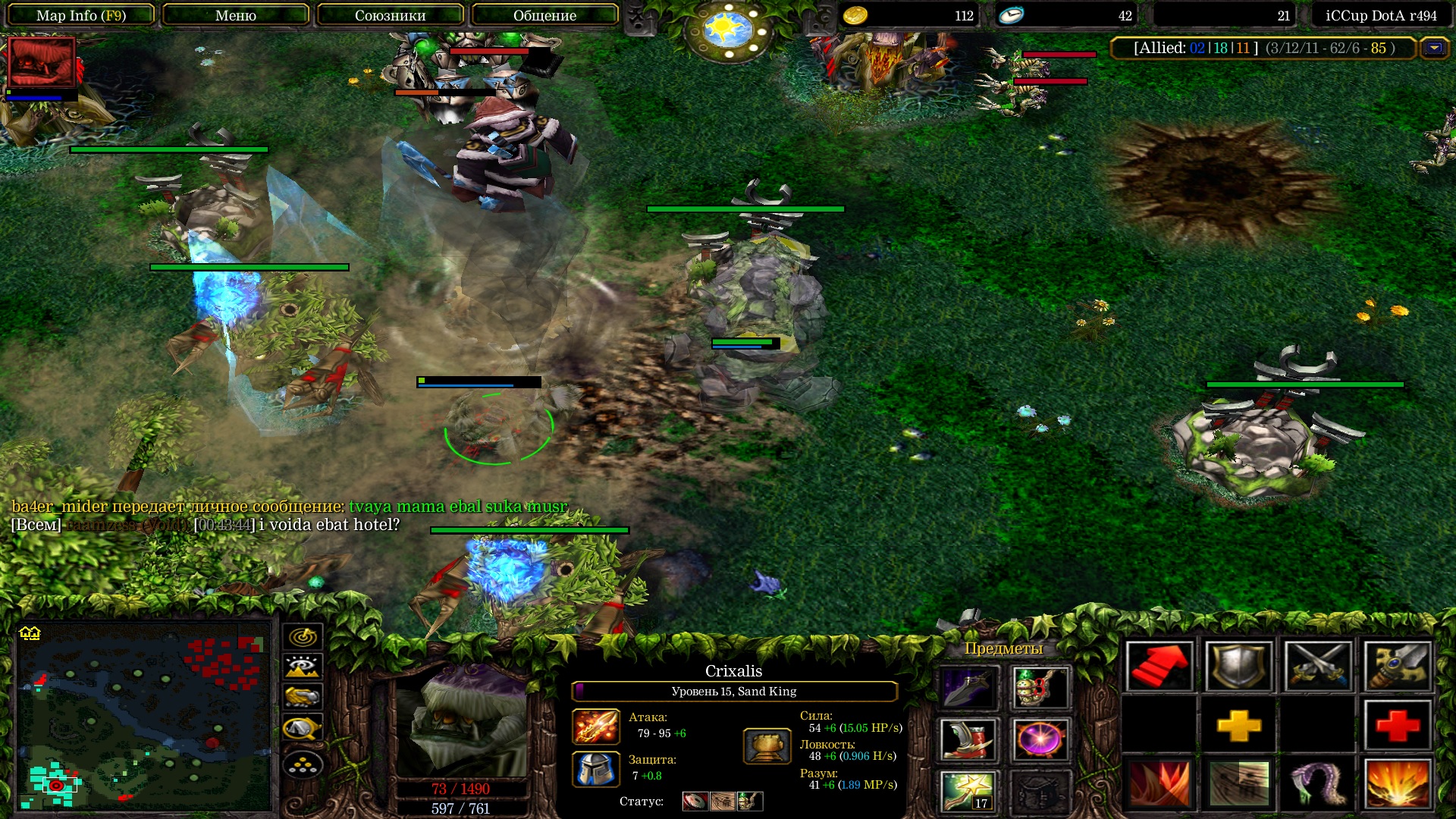Open hero skills with the red cross

(x=1397, y=726)
